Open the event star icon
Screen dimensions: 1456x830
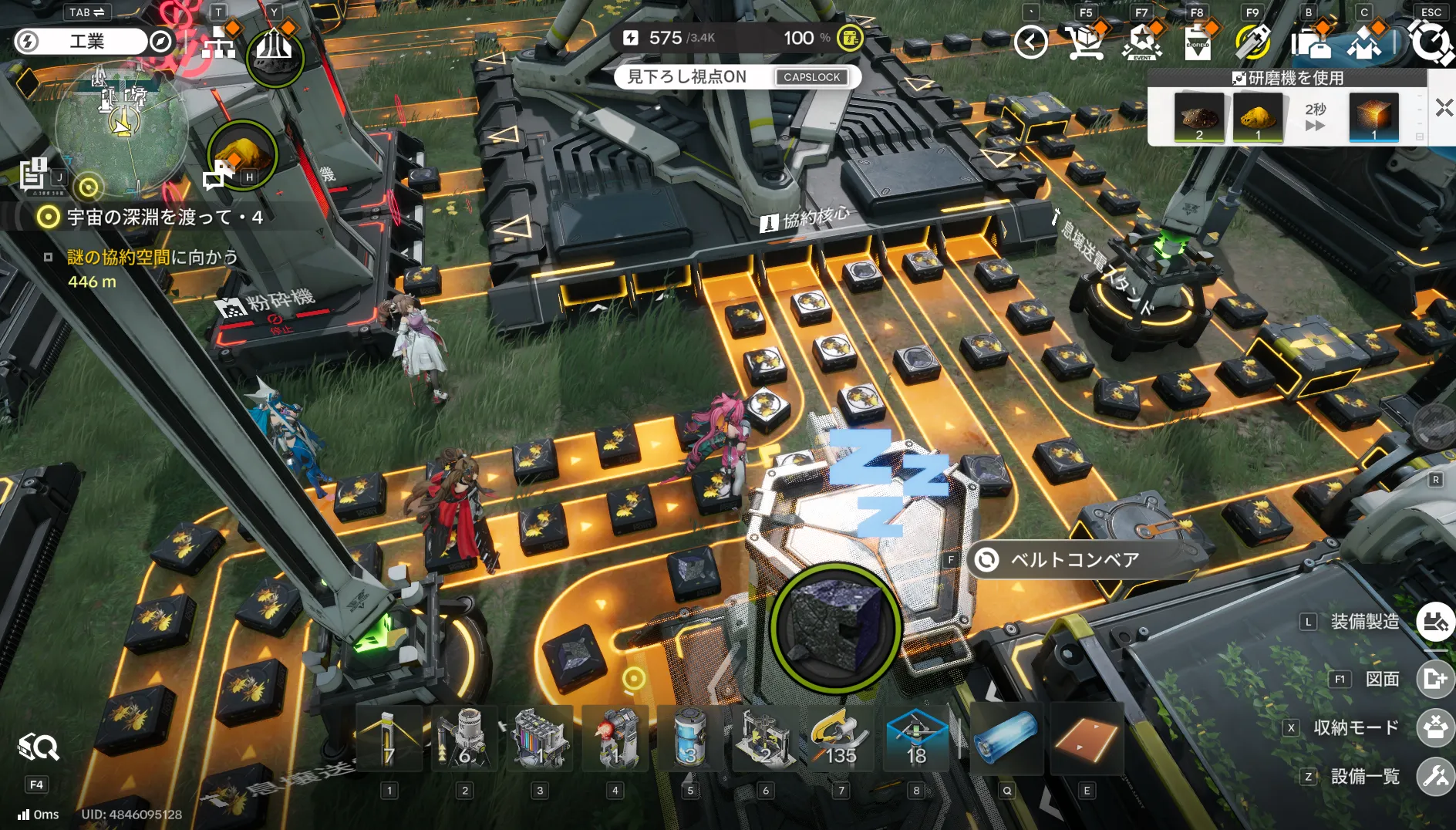click(x=1141, y=42)
